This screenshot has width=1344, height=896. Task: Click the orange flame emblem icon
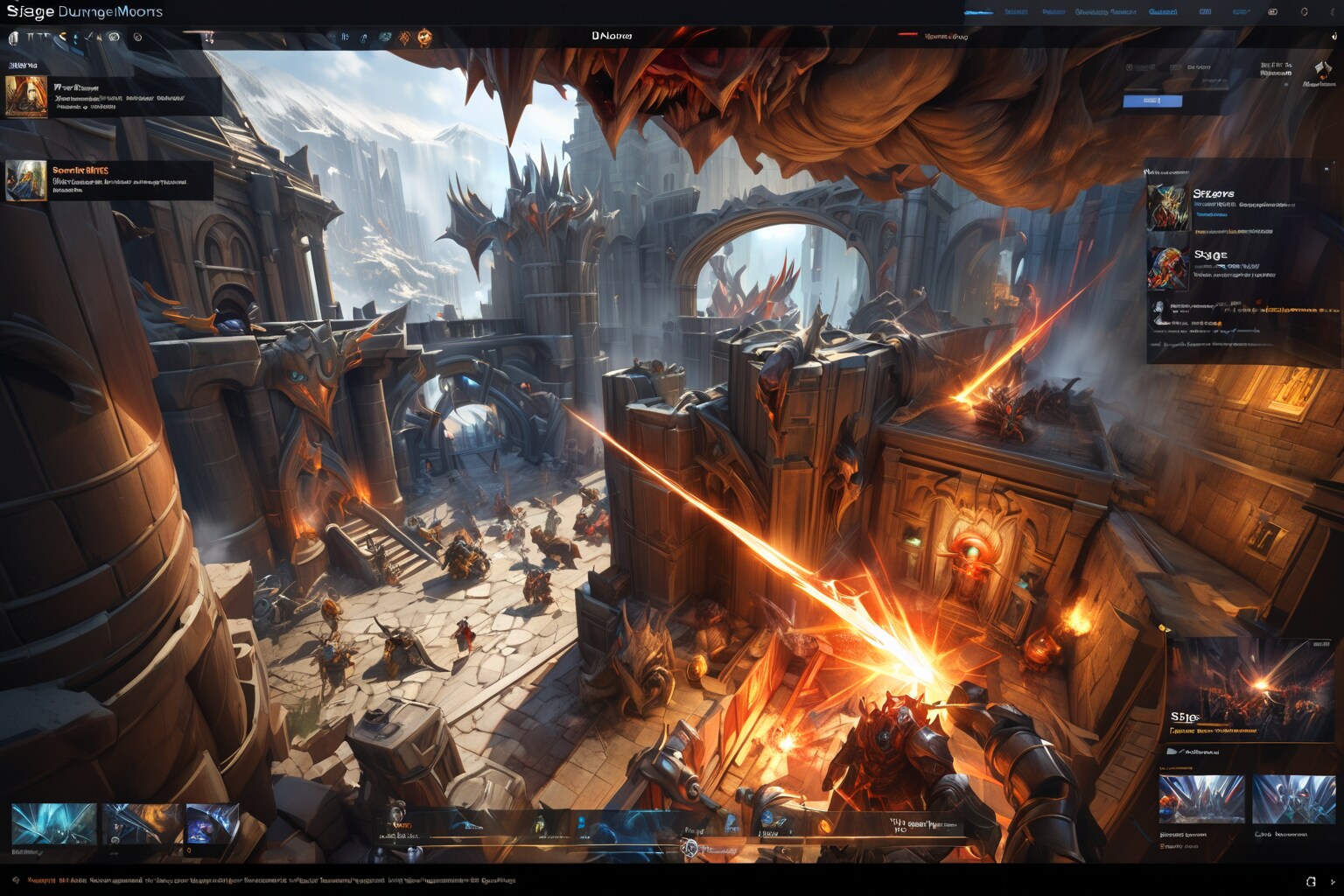click(x=424, y=37)
